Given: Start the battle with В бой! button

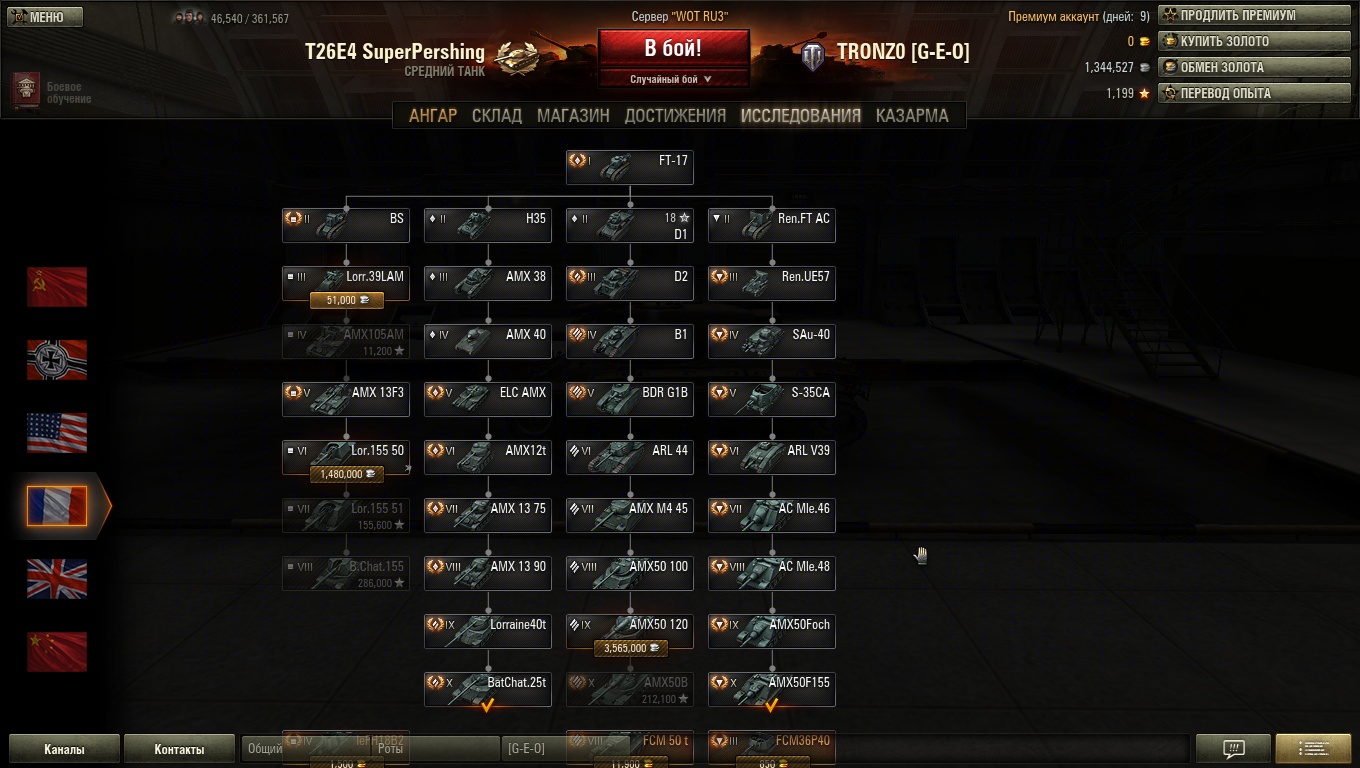Looking at the screenshot, I should 673,48.
